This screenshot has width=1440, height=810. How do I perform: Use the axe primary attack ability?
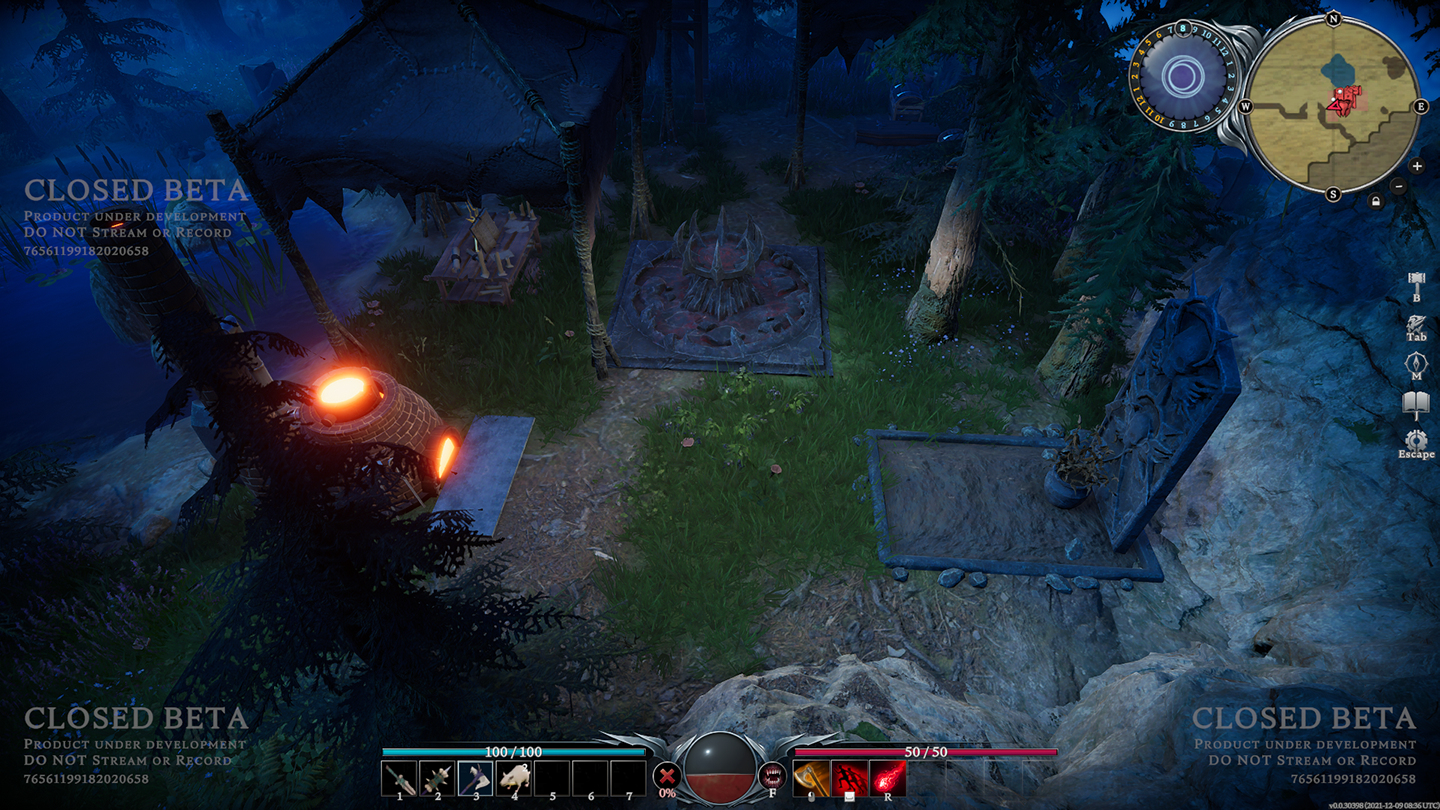click(x=811, y=777)
